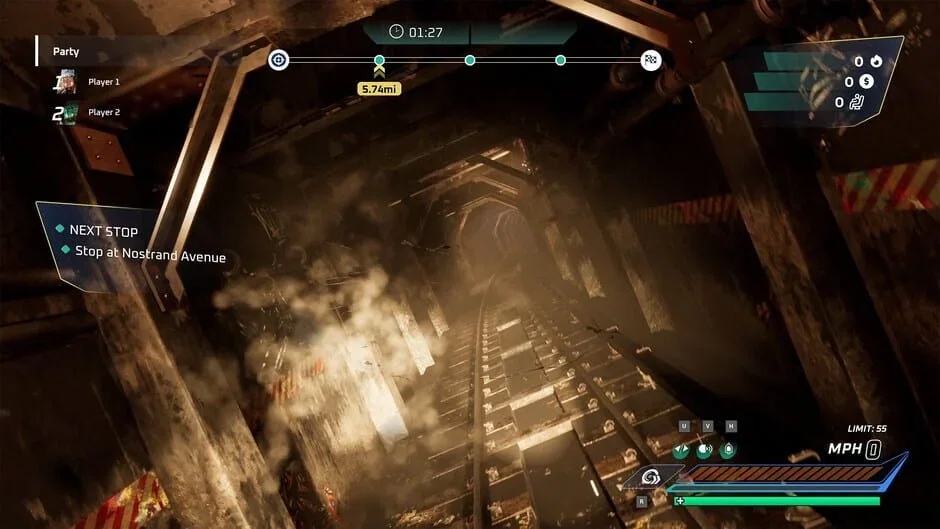940x529 pixels.
Task: Click the finish flag on route progress
Action: pos(651,60)
